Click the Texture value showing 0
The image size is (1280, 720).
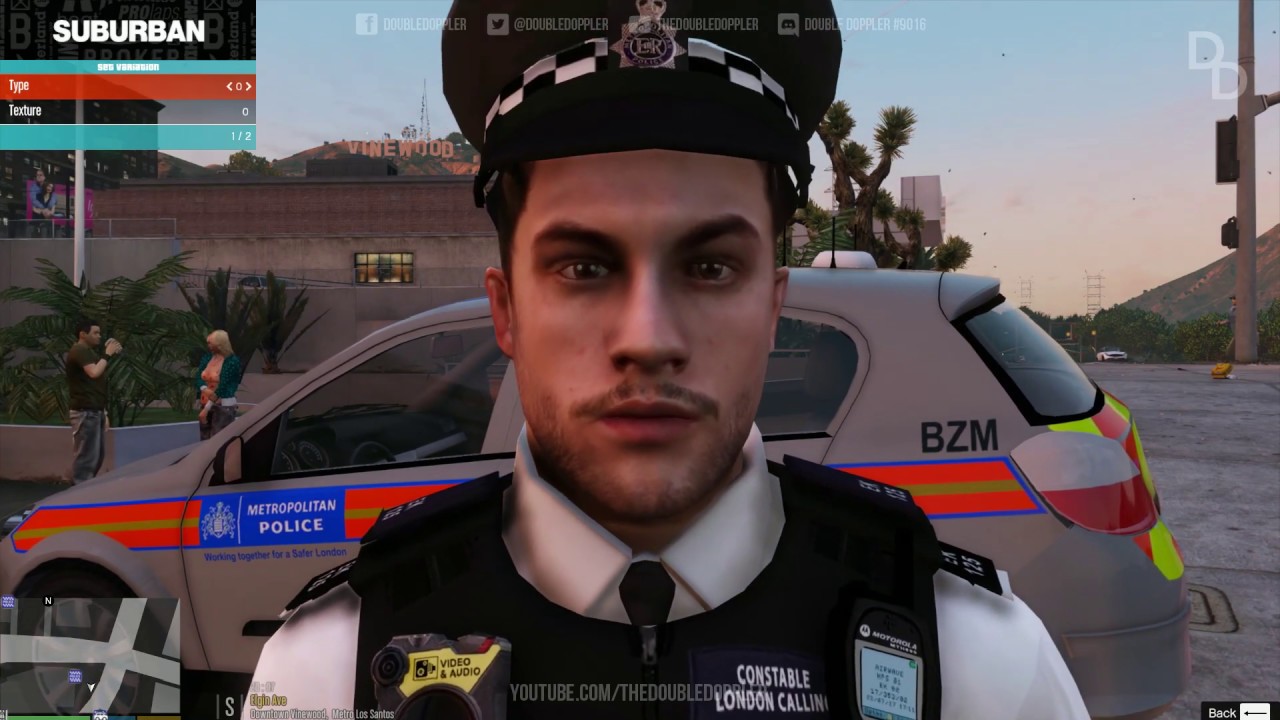244,111
